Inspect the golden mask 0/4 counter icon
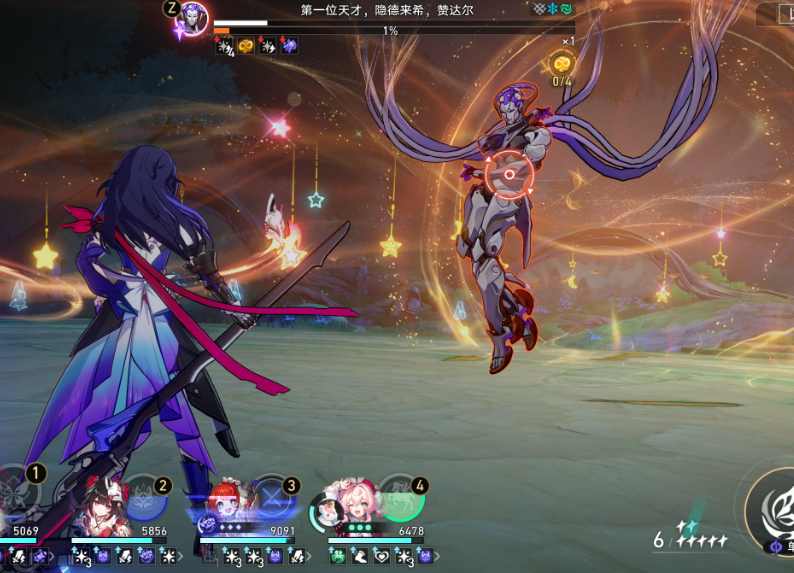This screenshot has height=573, width=794. pos(562,63)
